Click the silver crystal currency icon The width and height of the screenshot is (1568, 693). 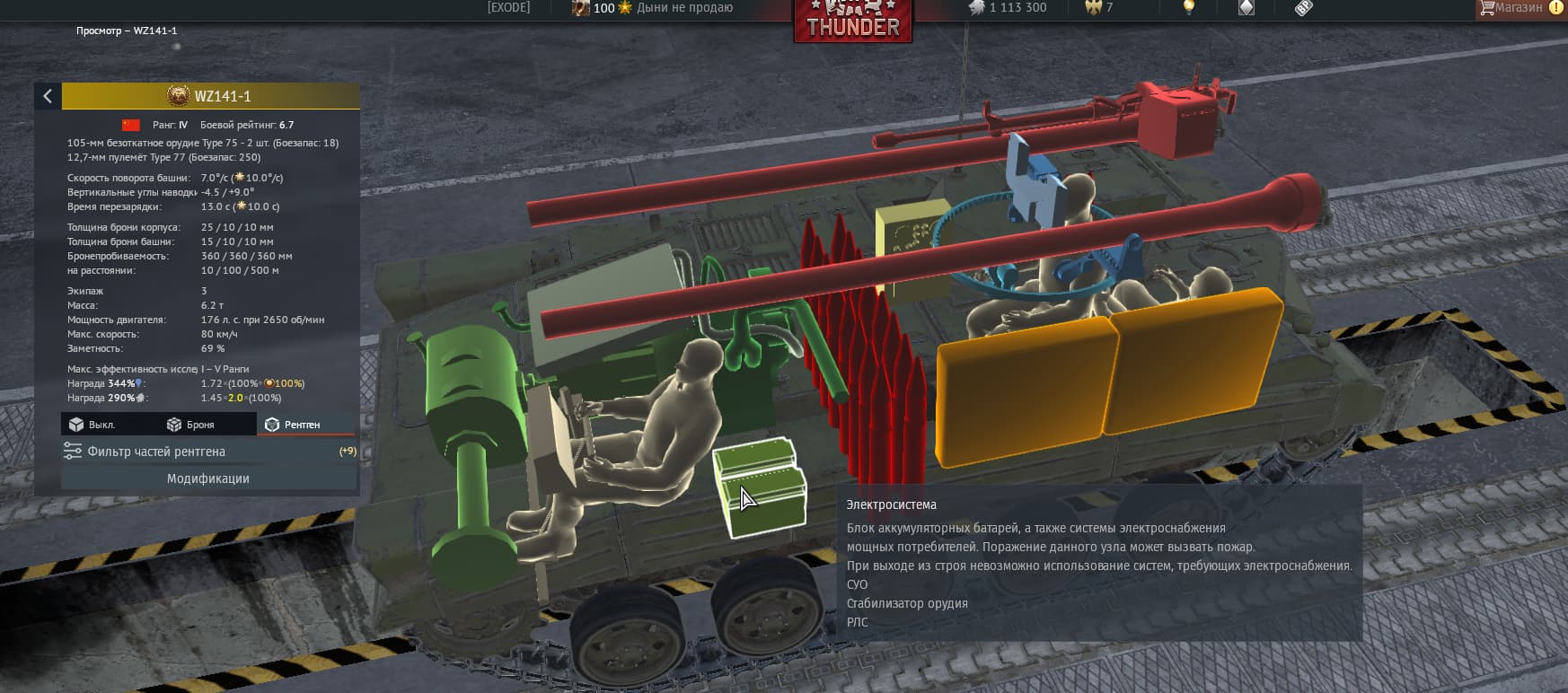click(x=1244, y=7)
